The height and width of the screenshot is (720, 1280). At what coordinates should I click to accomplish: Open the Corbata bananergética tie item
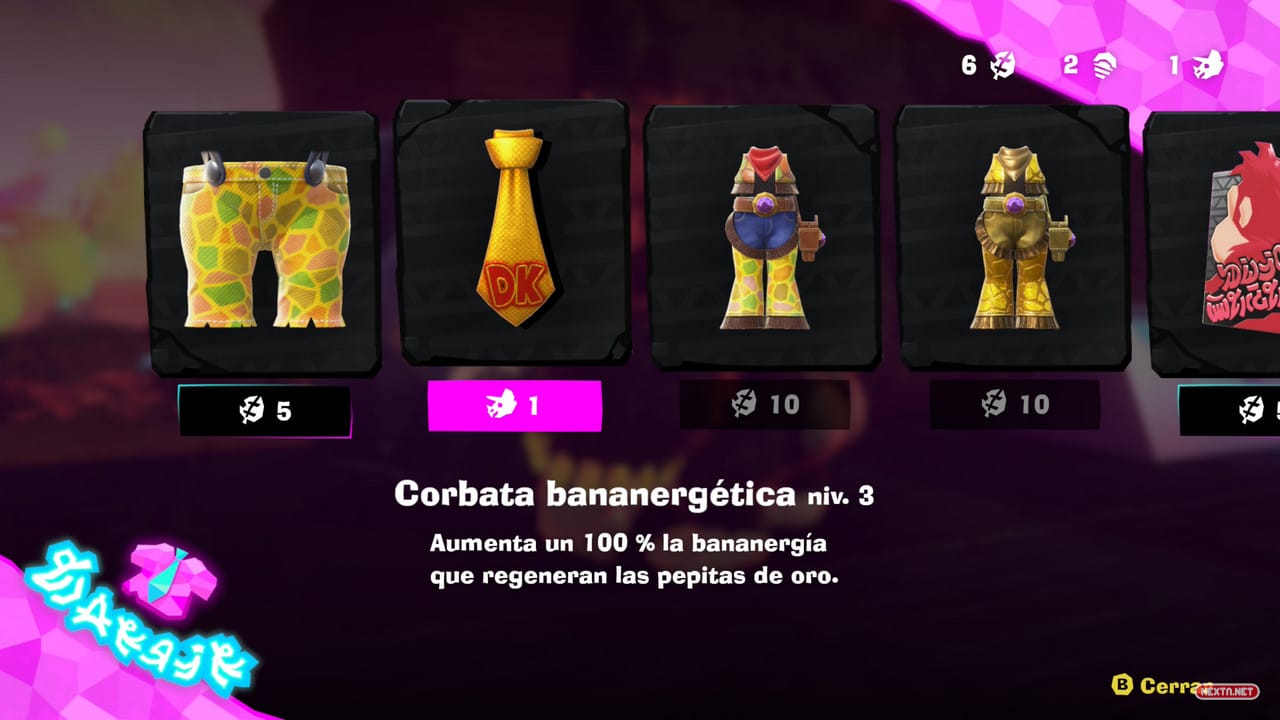click(x=514, y=235)
